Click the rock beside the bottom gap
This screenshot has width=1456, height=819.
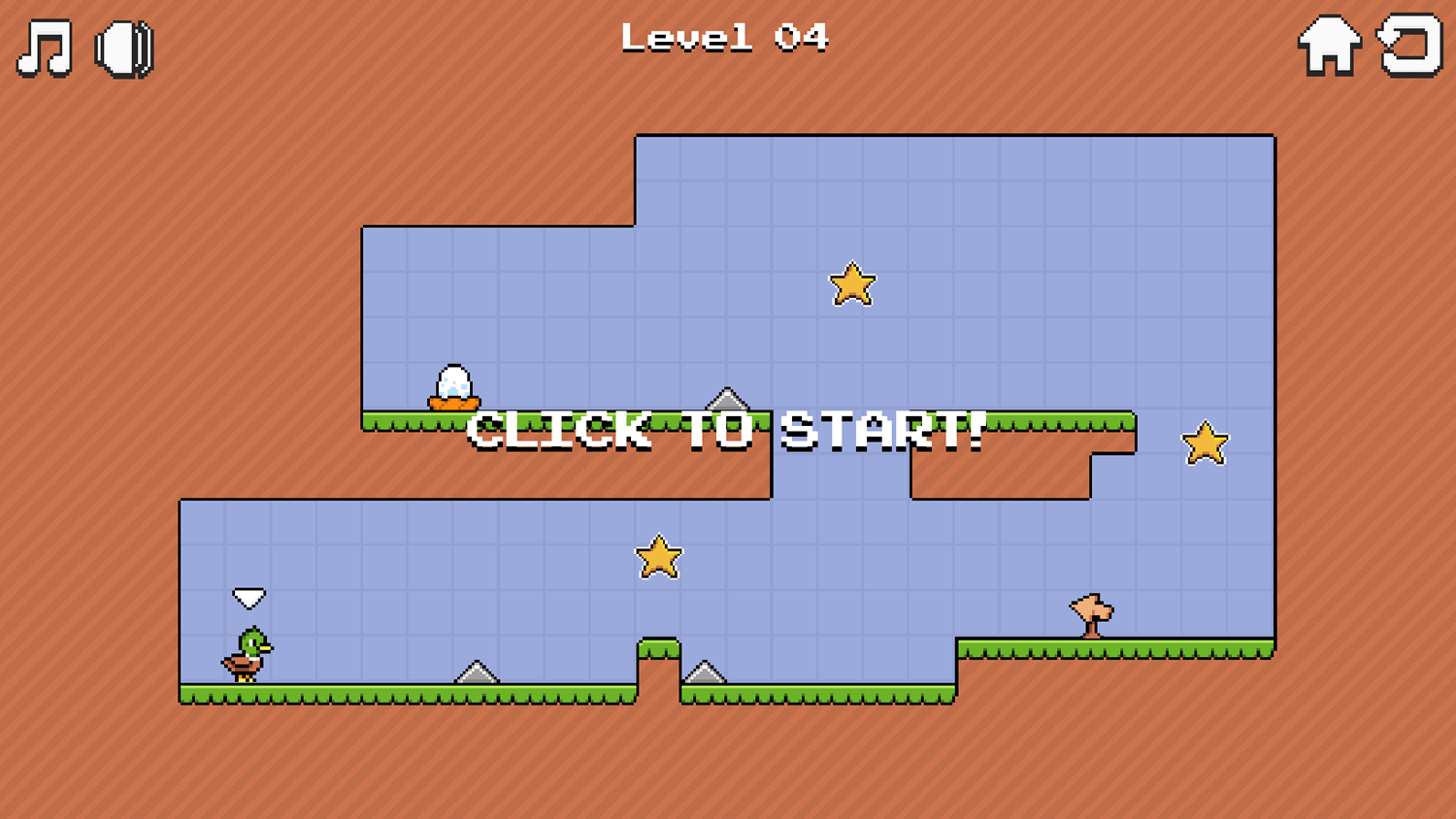pos(706,672)
